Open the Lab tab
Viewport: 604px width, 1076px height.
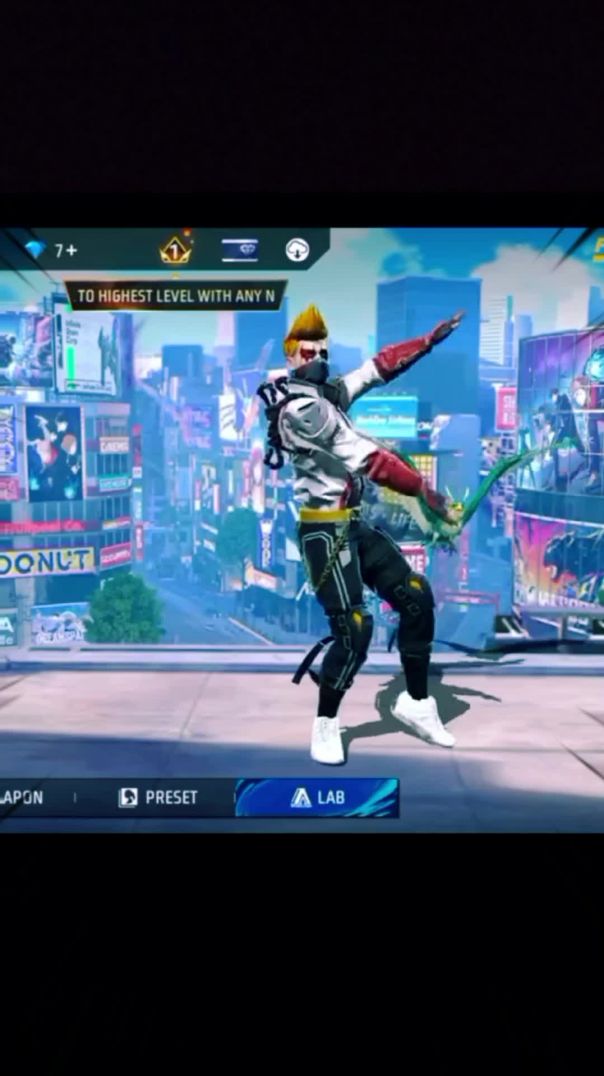[x=317, y=798]
